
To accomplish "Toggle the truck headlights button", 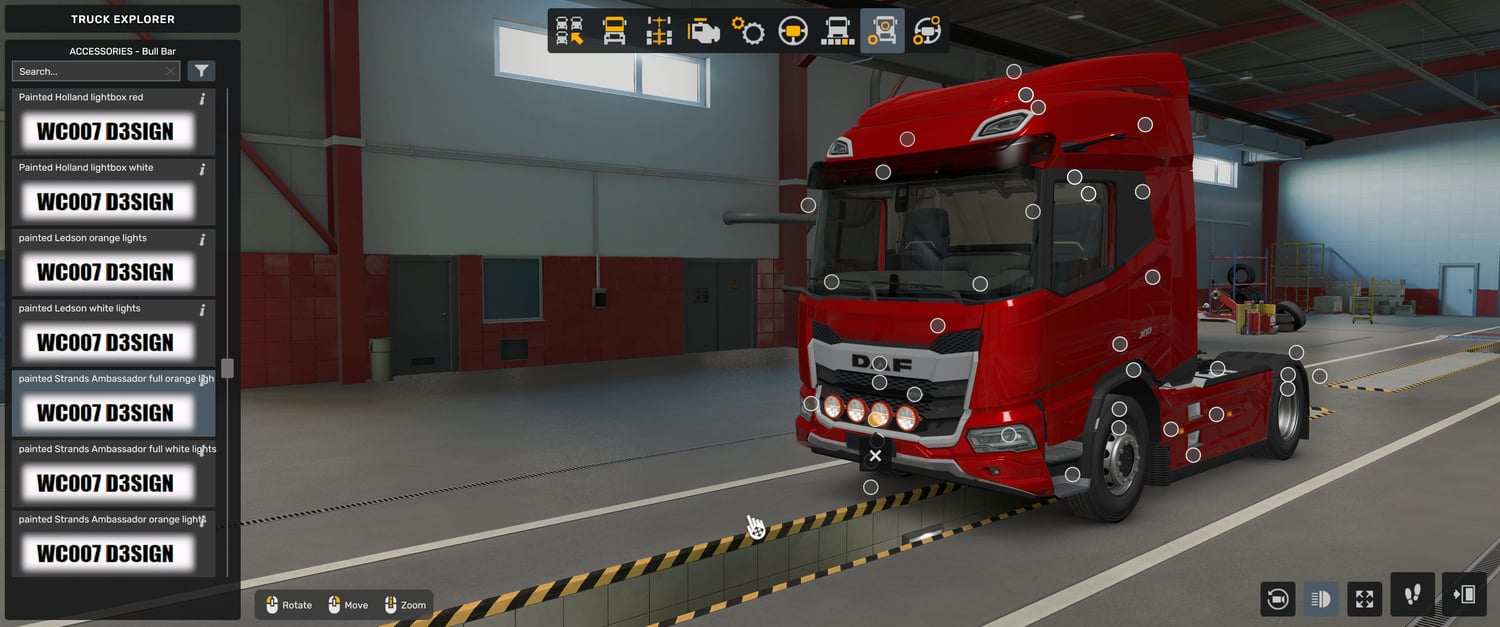I will coord(1320,599).
